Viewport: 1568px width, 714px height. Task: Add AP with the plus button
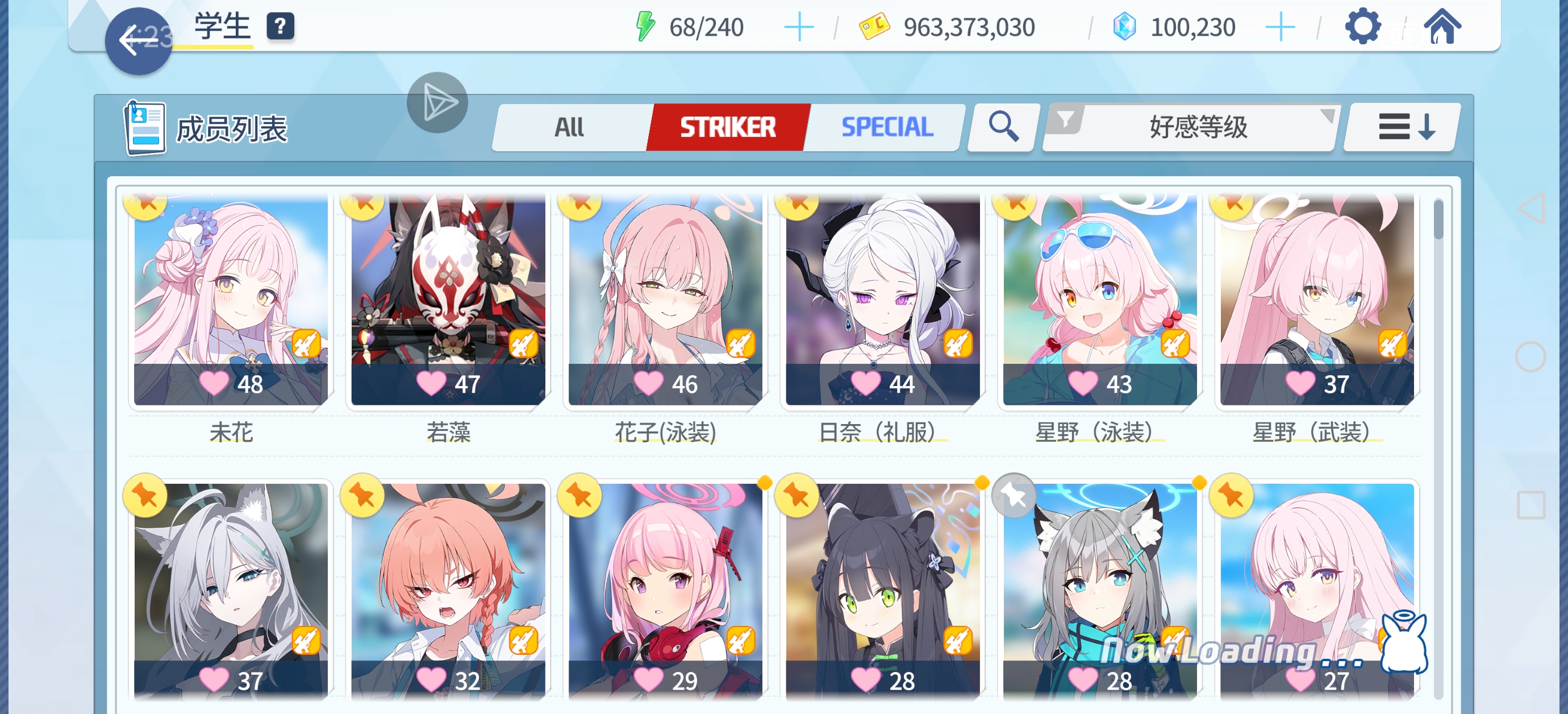pyautogui.click(x=799, y=26)
